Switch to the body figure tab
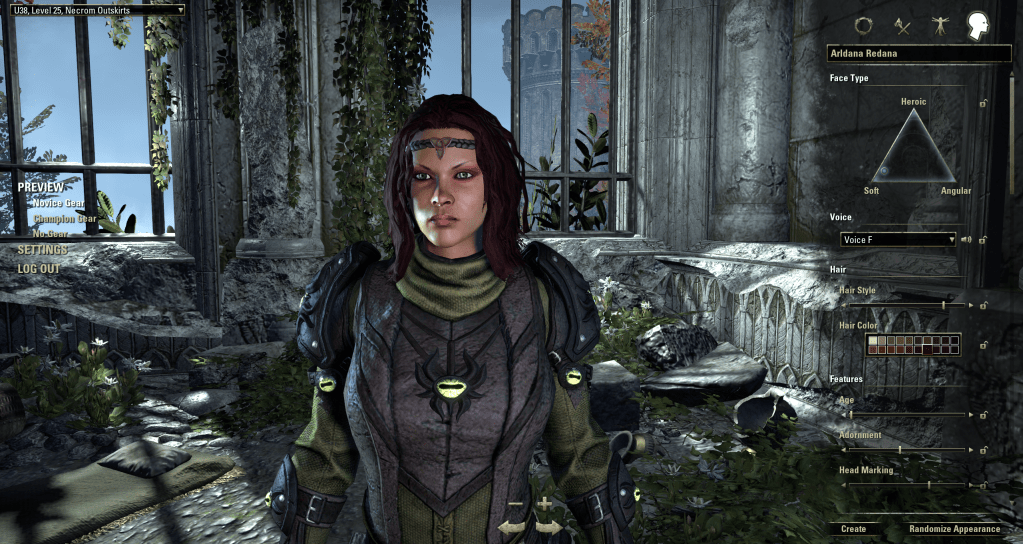This screenshot has width=1023, height=544. click(x=938, y=26)
